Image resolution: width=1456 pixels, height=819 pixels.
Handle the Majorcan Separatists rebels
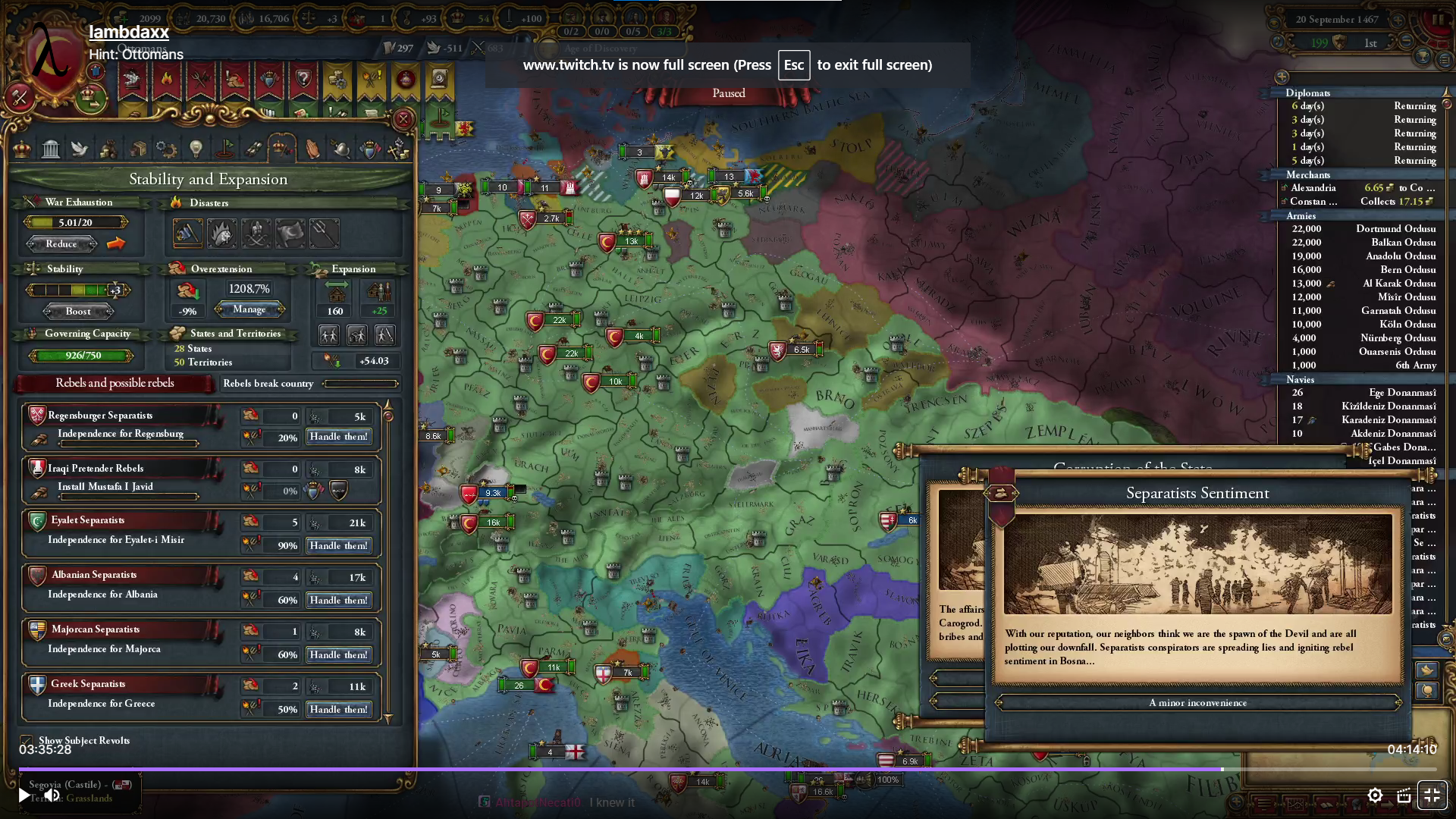click(x=338, y=655)
